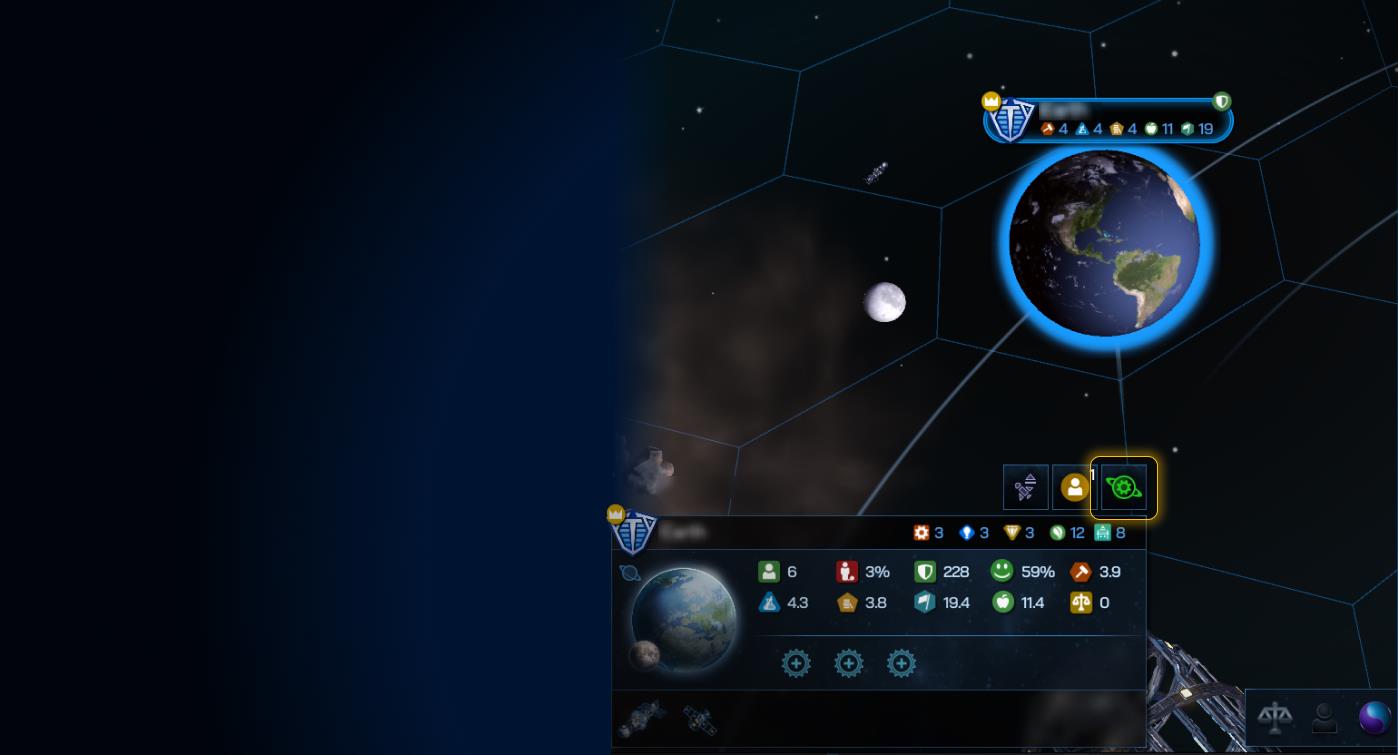Image resolution: width=1398 pixels, height=755 pixels.
Task: Click the orange hammer manufacturing icon
Action: click(1081, 572)
